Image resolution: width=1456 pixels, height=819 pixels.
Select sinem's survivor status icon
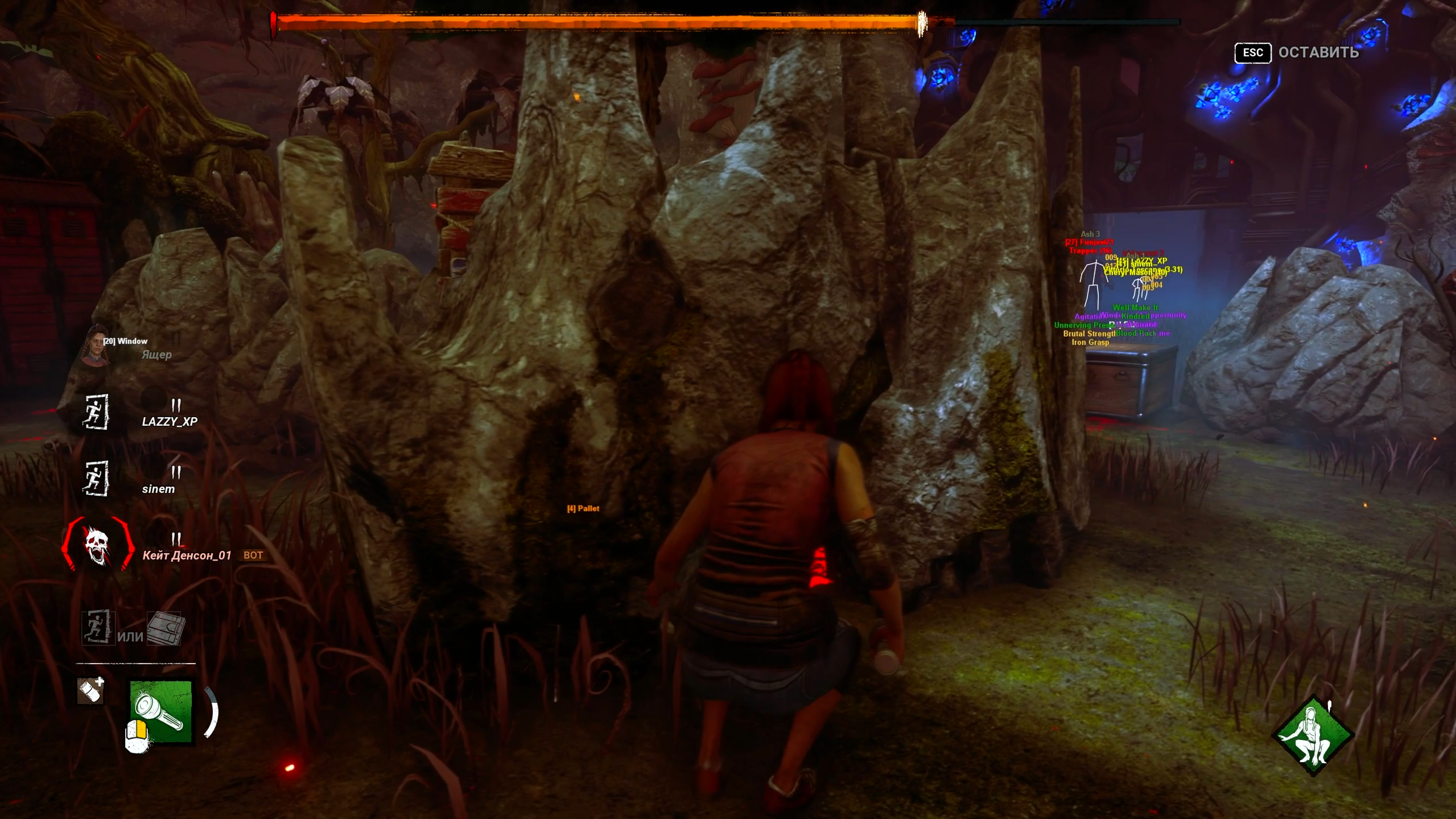tap(96, 478)
